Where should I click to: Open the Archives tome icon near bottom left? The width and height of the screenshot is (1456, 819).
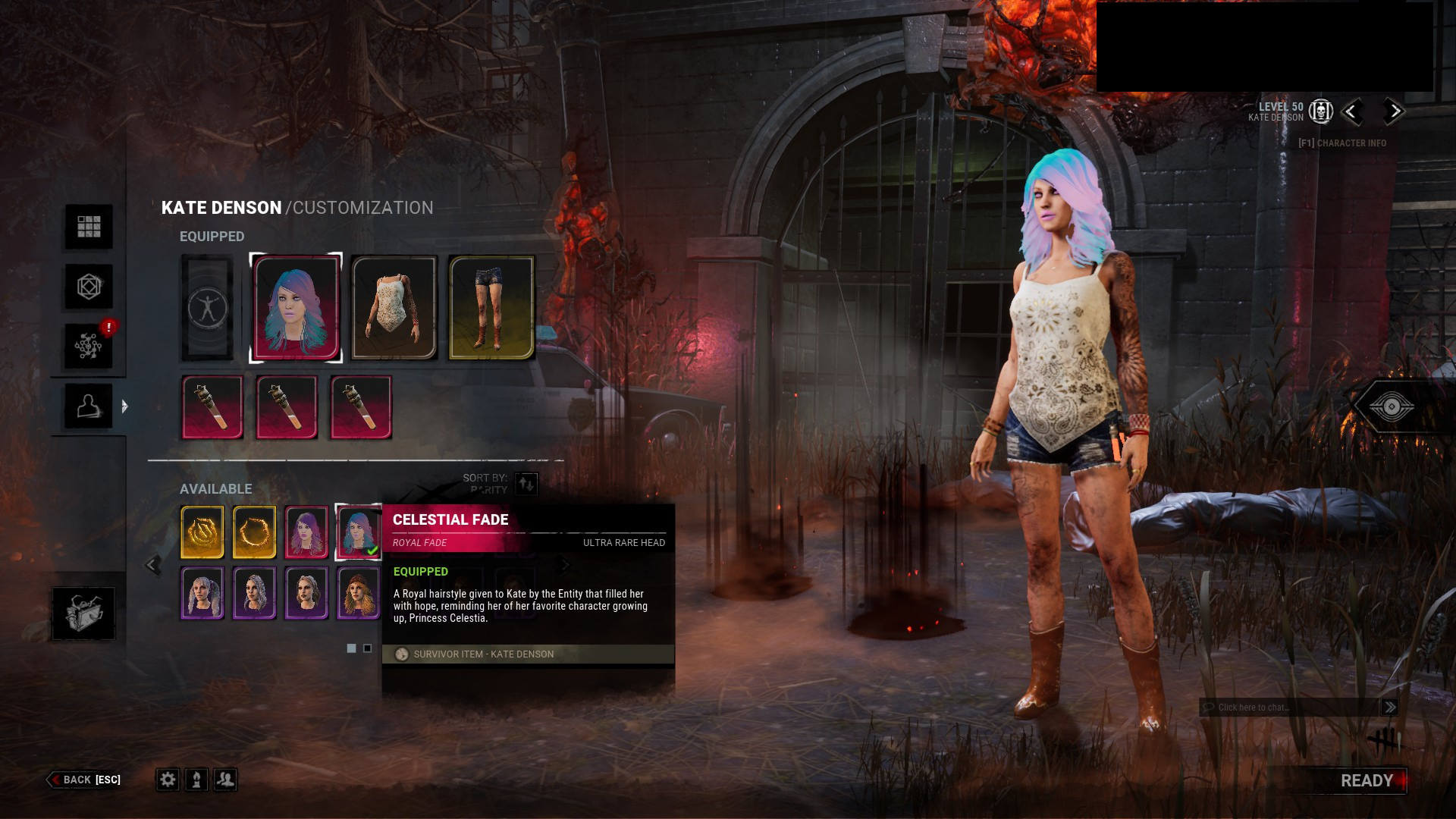(x=86, y=613)
